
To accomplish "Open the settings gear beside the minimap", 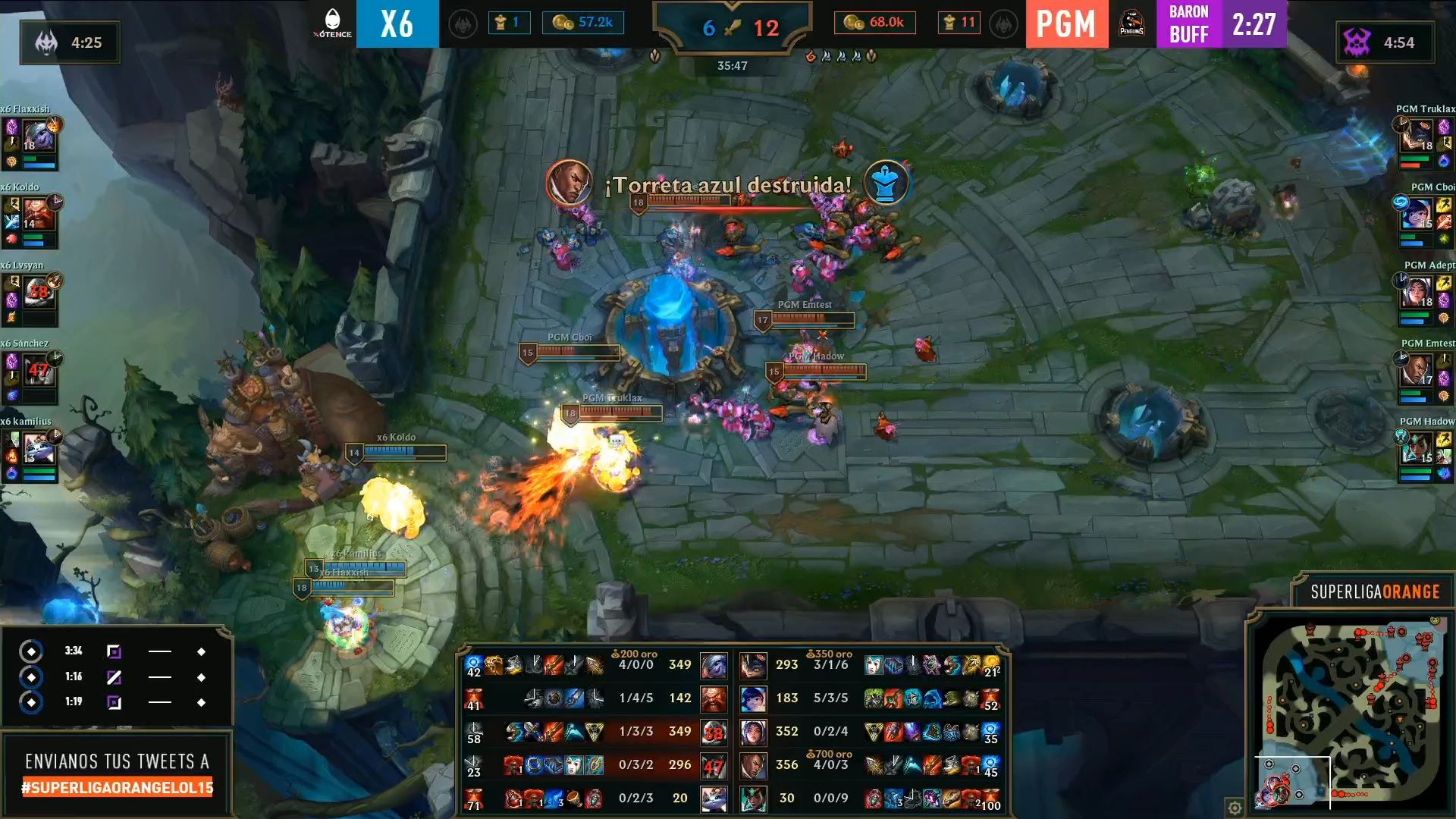I will pos(1235,808).
